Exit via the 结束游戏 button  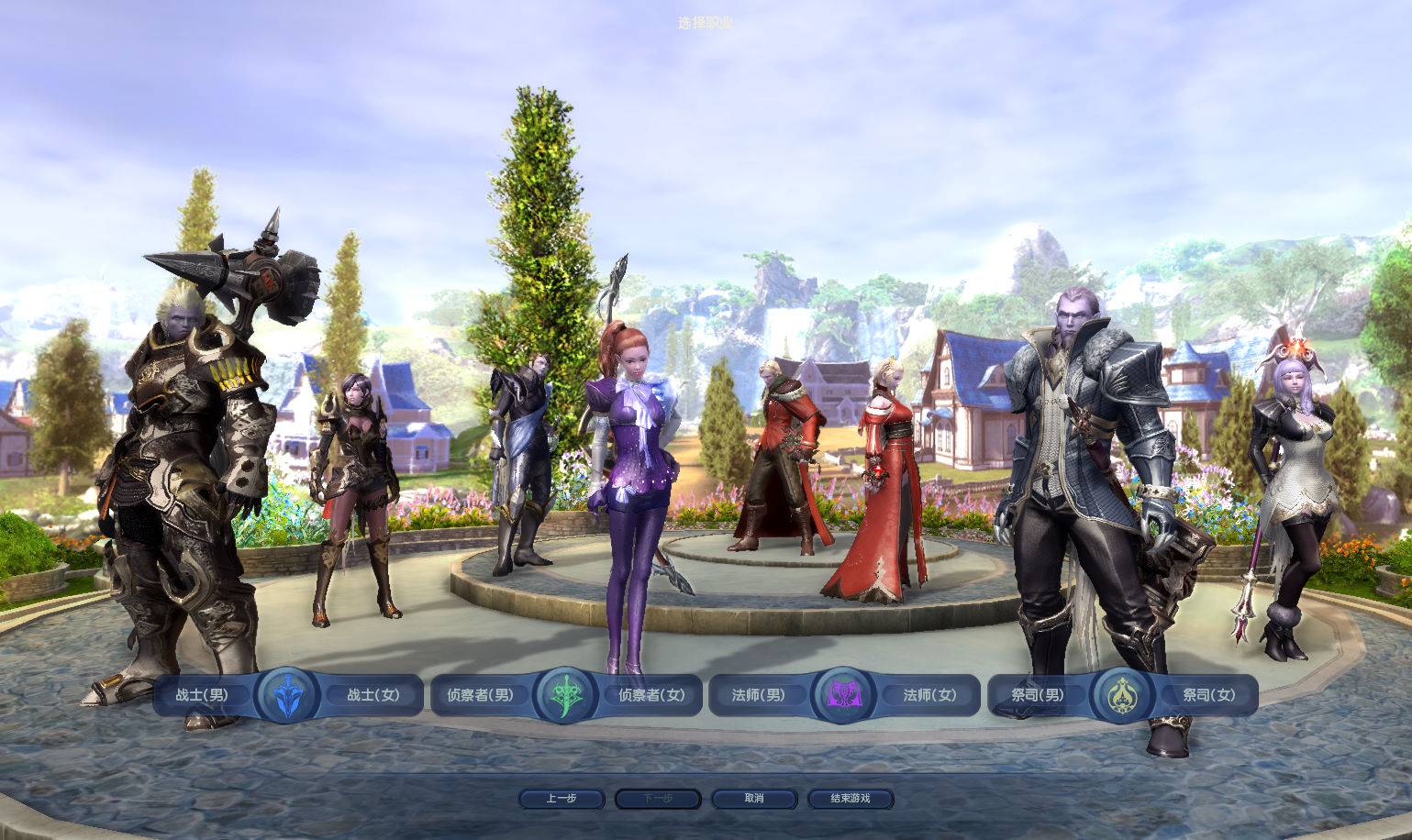851,799
